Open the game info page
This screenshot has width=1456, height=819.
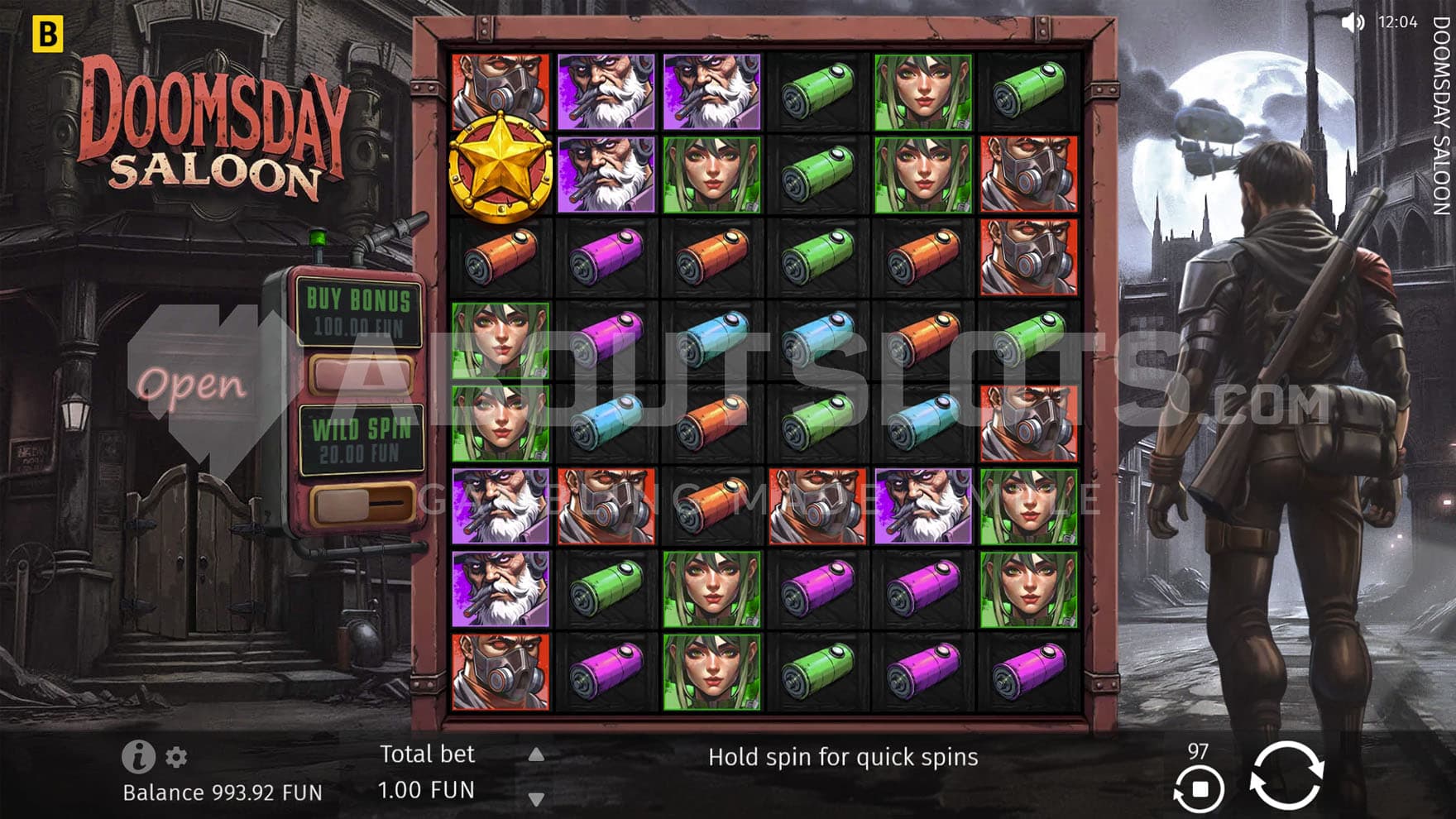pos(138,756)
